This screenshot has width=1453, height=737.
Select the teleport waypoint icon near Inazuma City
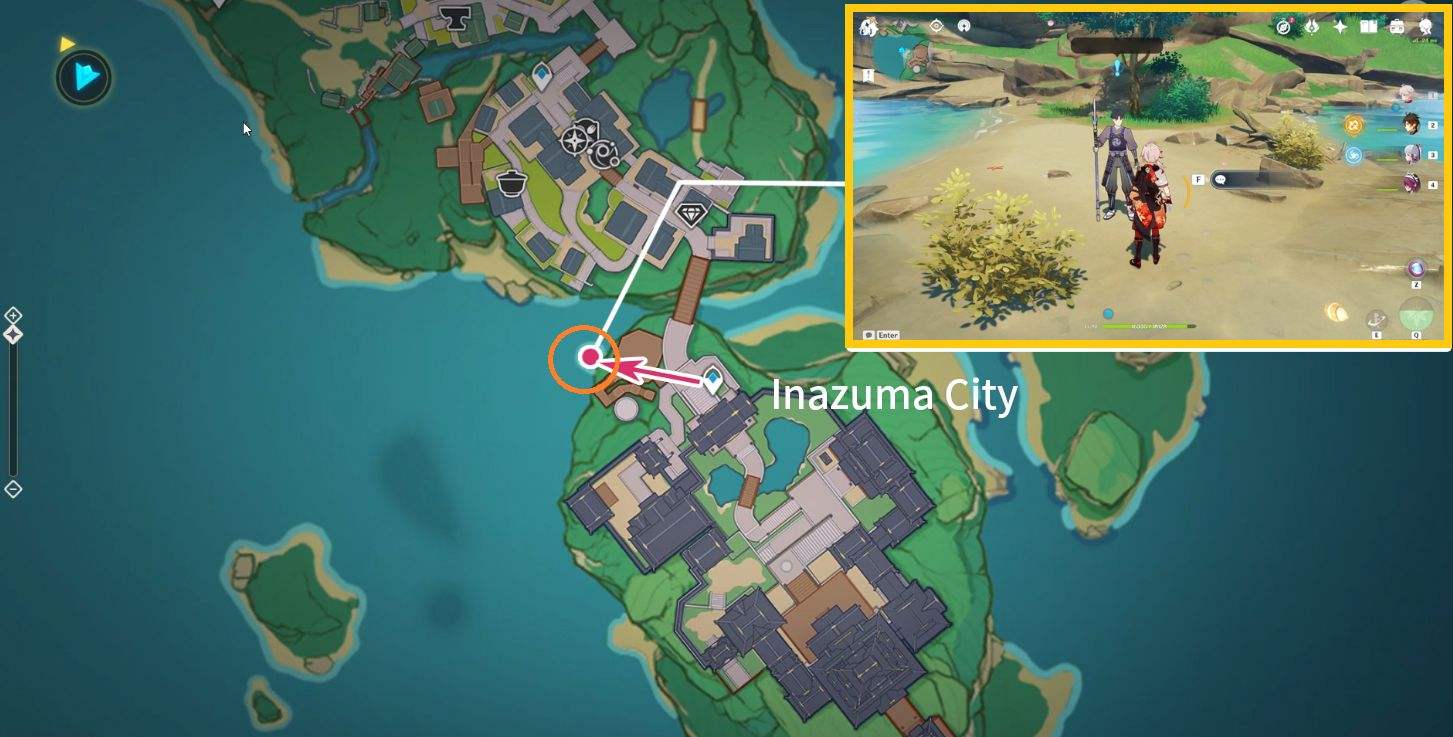coord(712,379)
